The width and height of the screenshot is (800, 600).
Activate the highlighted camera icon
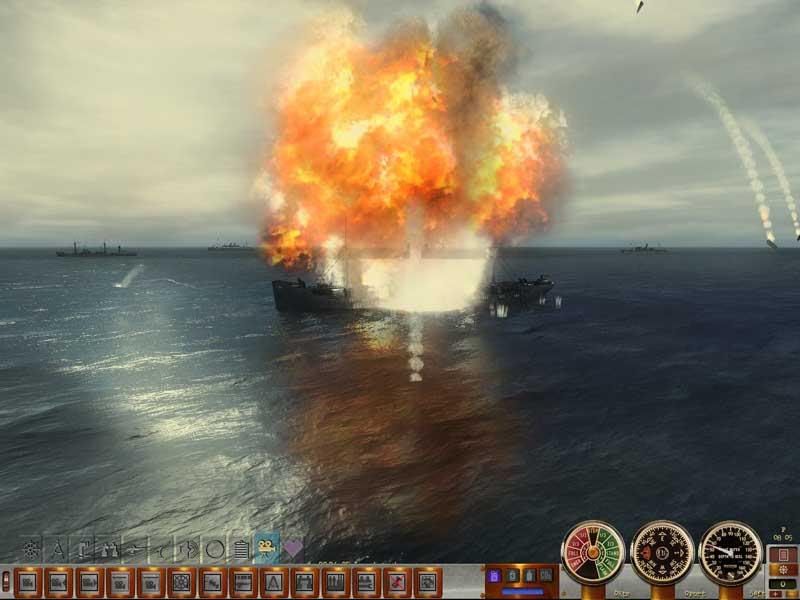[266, 547]
